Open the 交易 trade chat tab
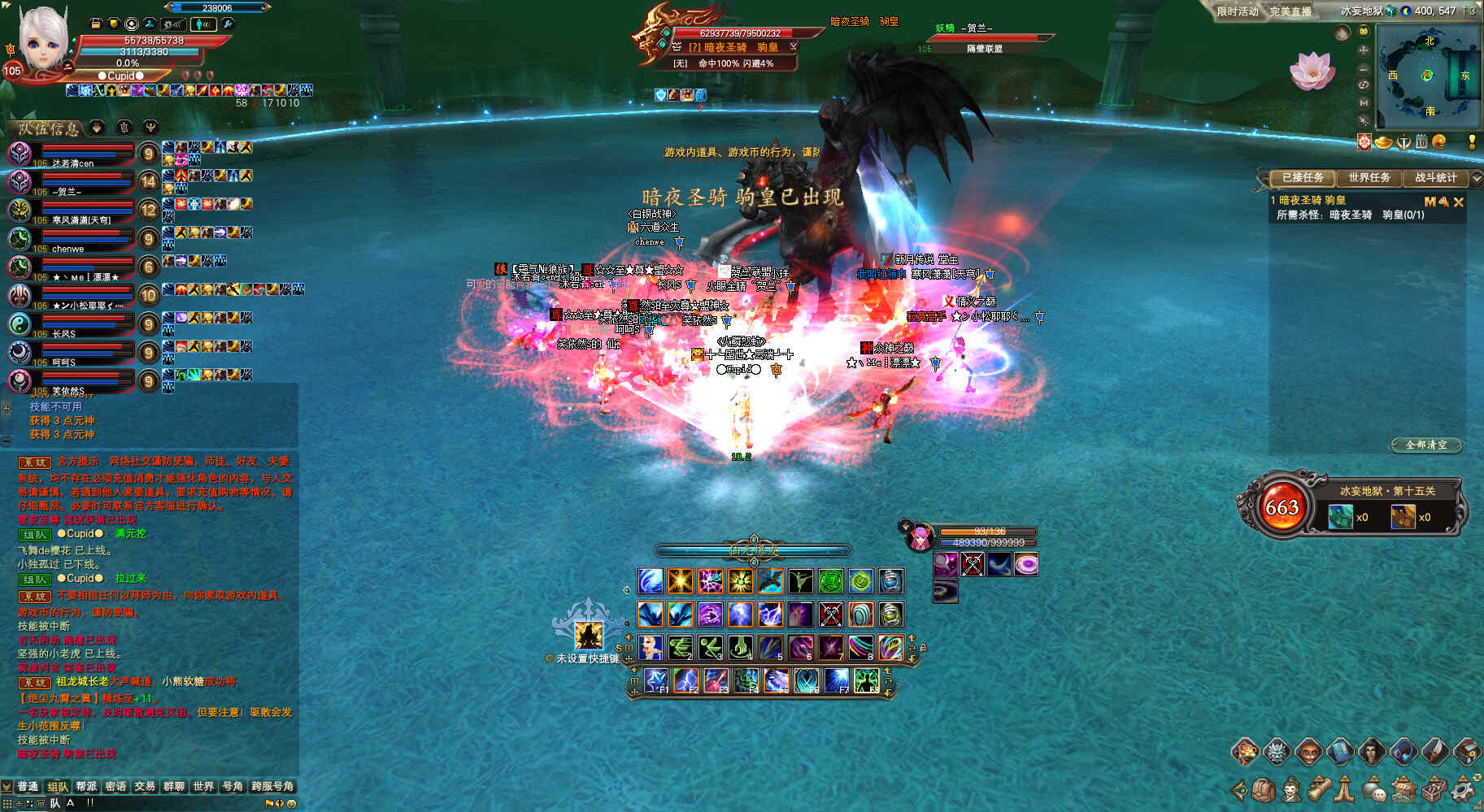The height and width of the screenshot is (812, 1484). pyautogui.click(x=145, y=786)
